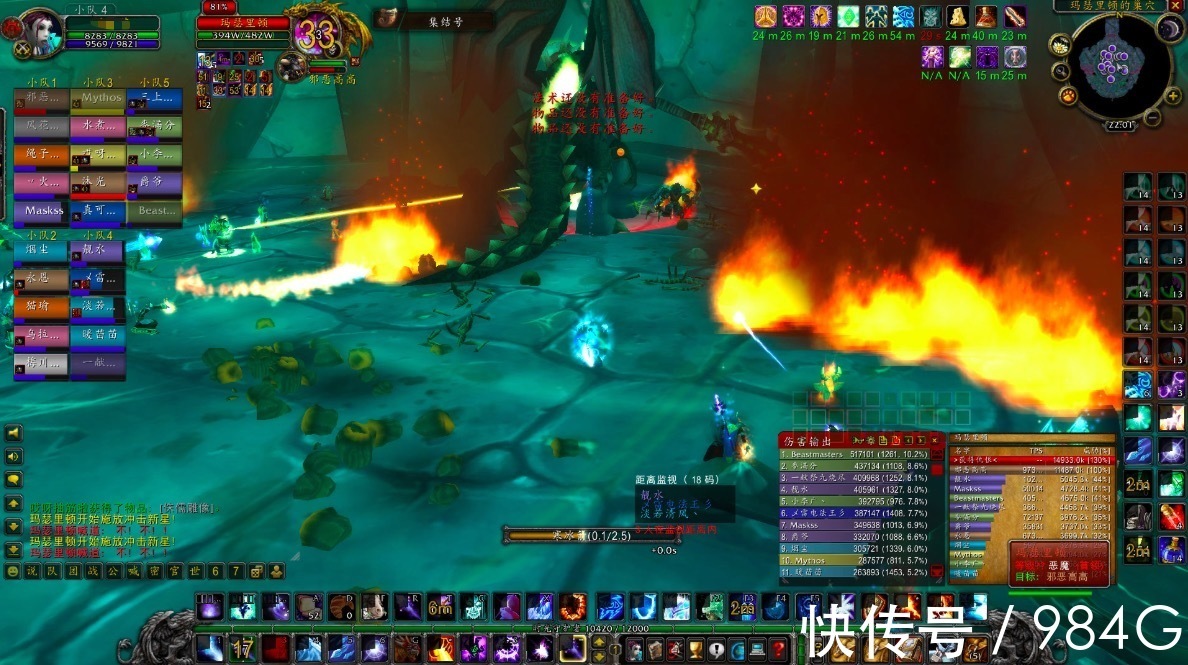This screenshot has width=1188, height=665.
Task: Click the cheese food buff icon
Action: coord(958,17)
